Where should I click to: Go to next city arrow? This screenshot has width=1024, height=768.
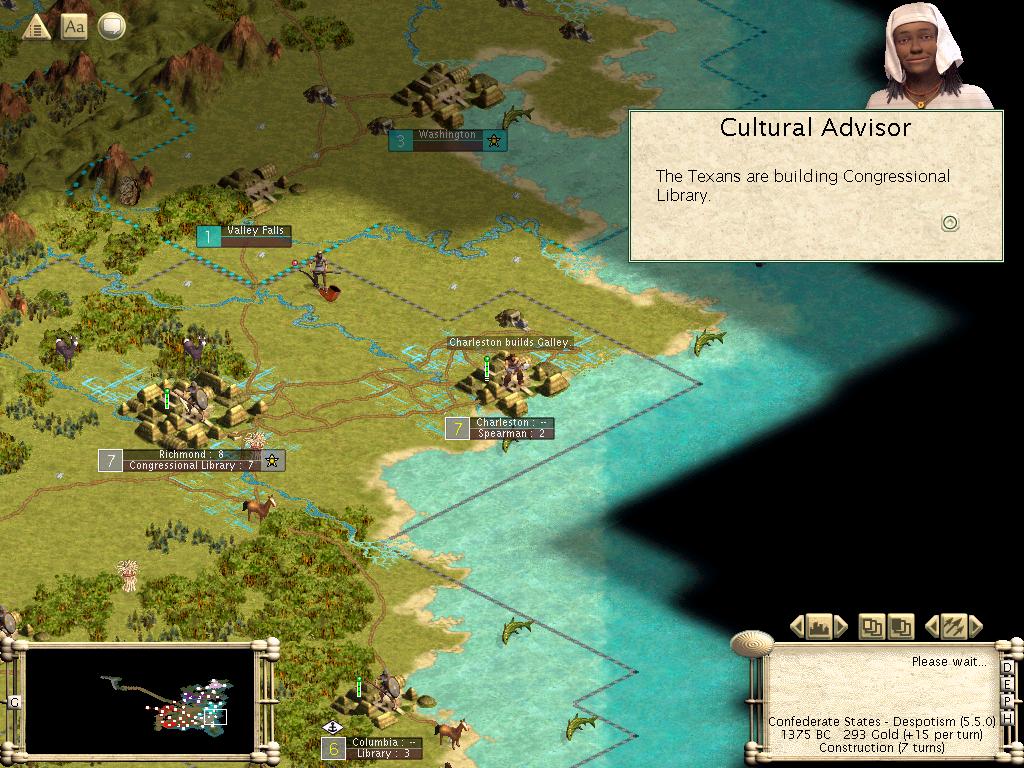coord(841,627)
